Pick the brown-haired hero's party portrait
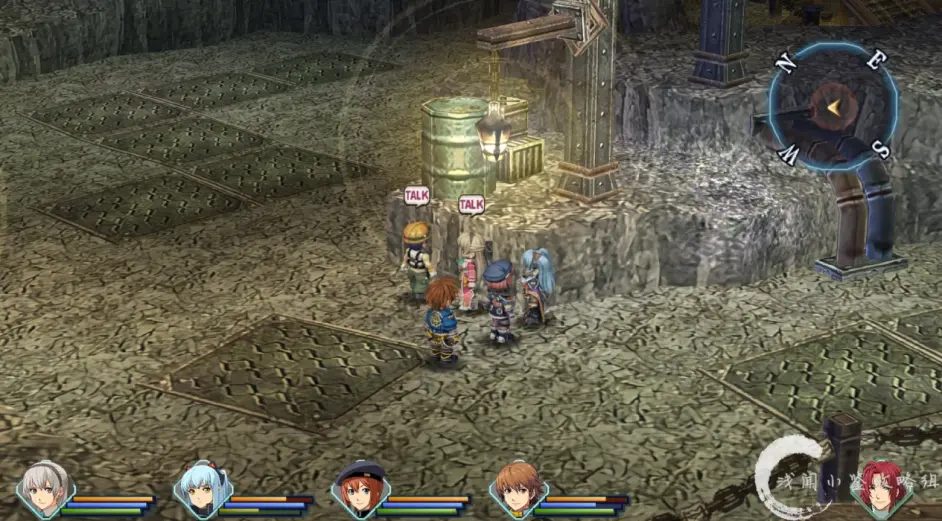Image resolution: width=942 pixels, height=521 pixels. tap(517, 489)
